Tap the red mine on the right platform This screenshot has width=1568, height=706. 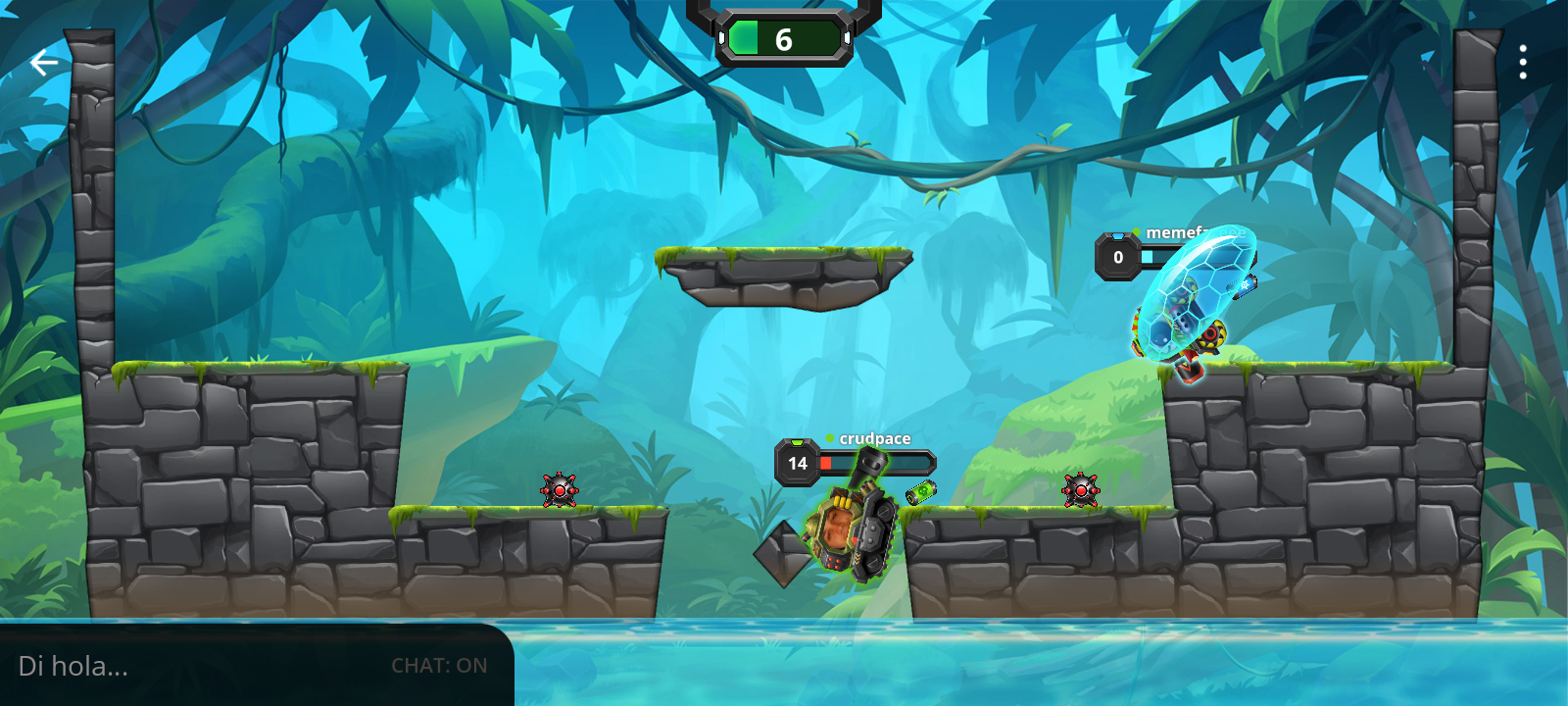1079,488
